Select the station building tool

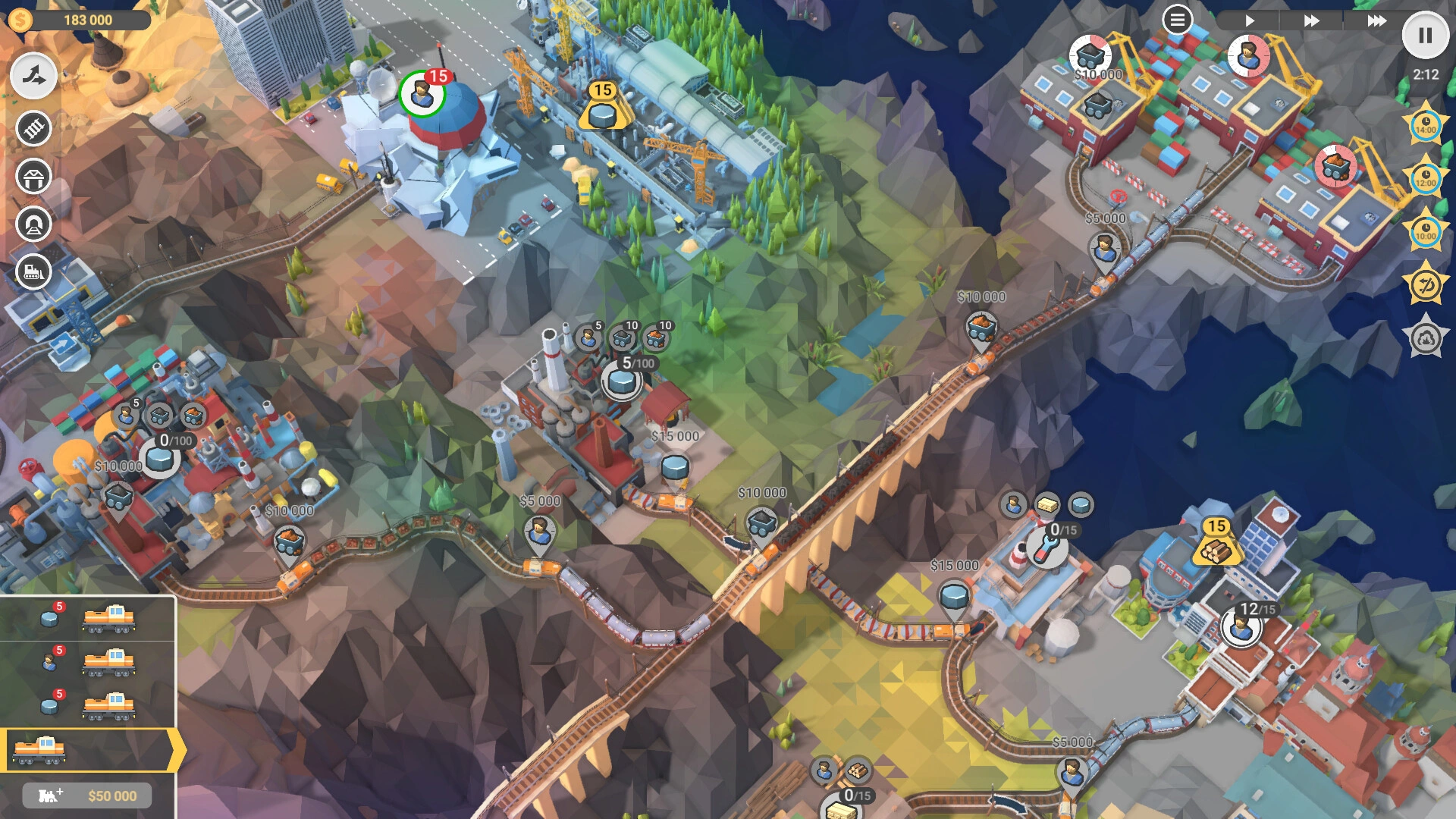coord(33,177)
